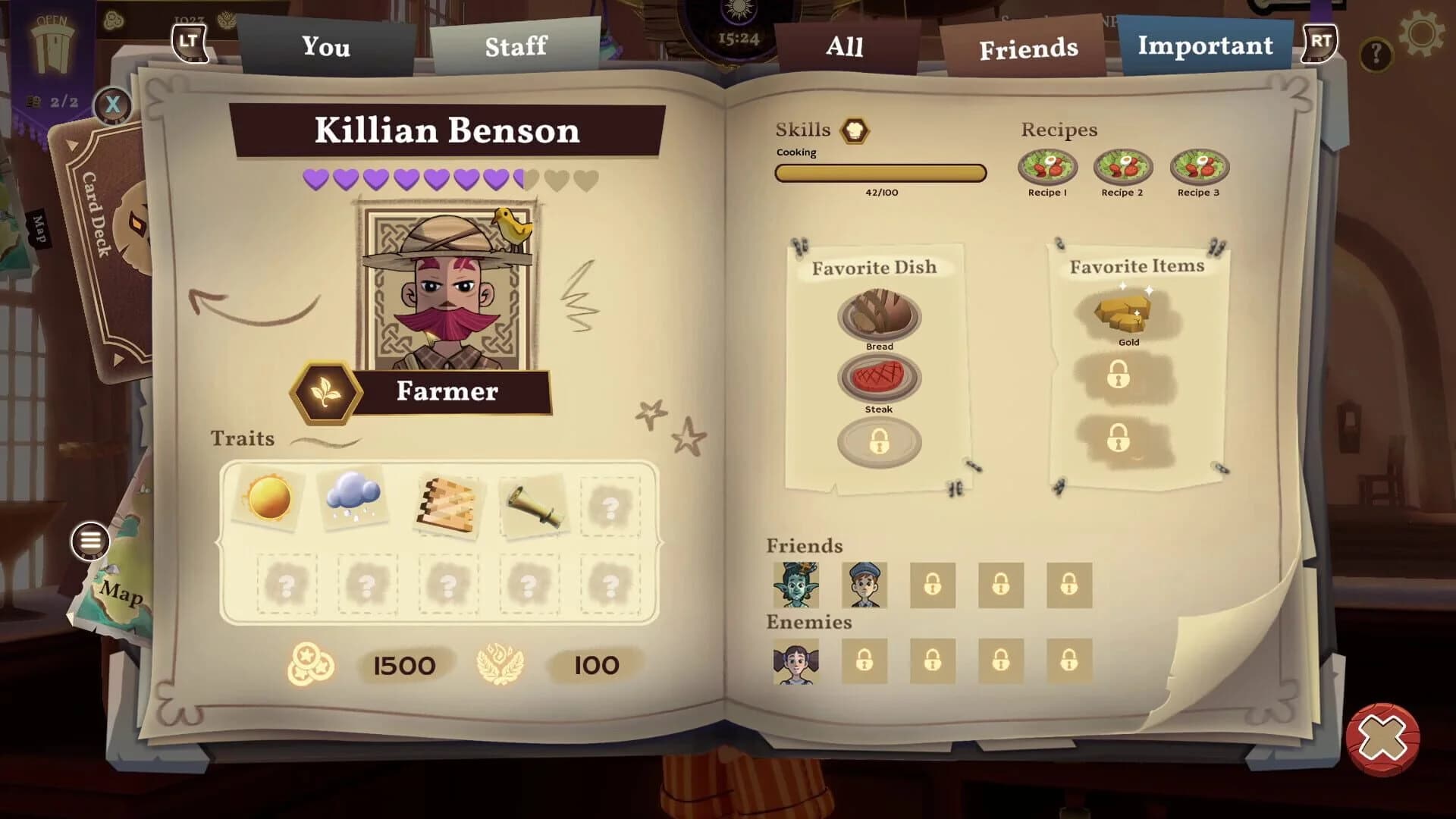Click the scroll trait icon
Image resolution: width=1456 pixels, height=819 pixels.
point(535,504)
